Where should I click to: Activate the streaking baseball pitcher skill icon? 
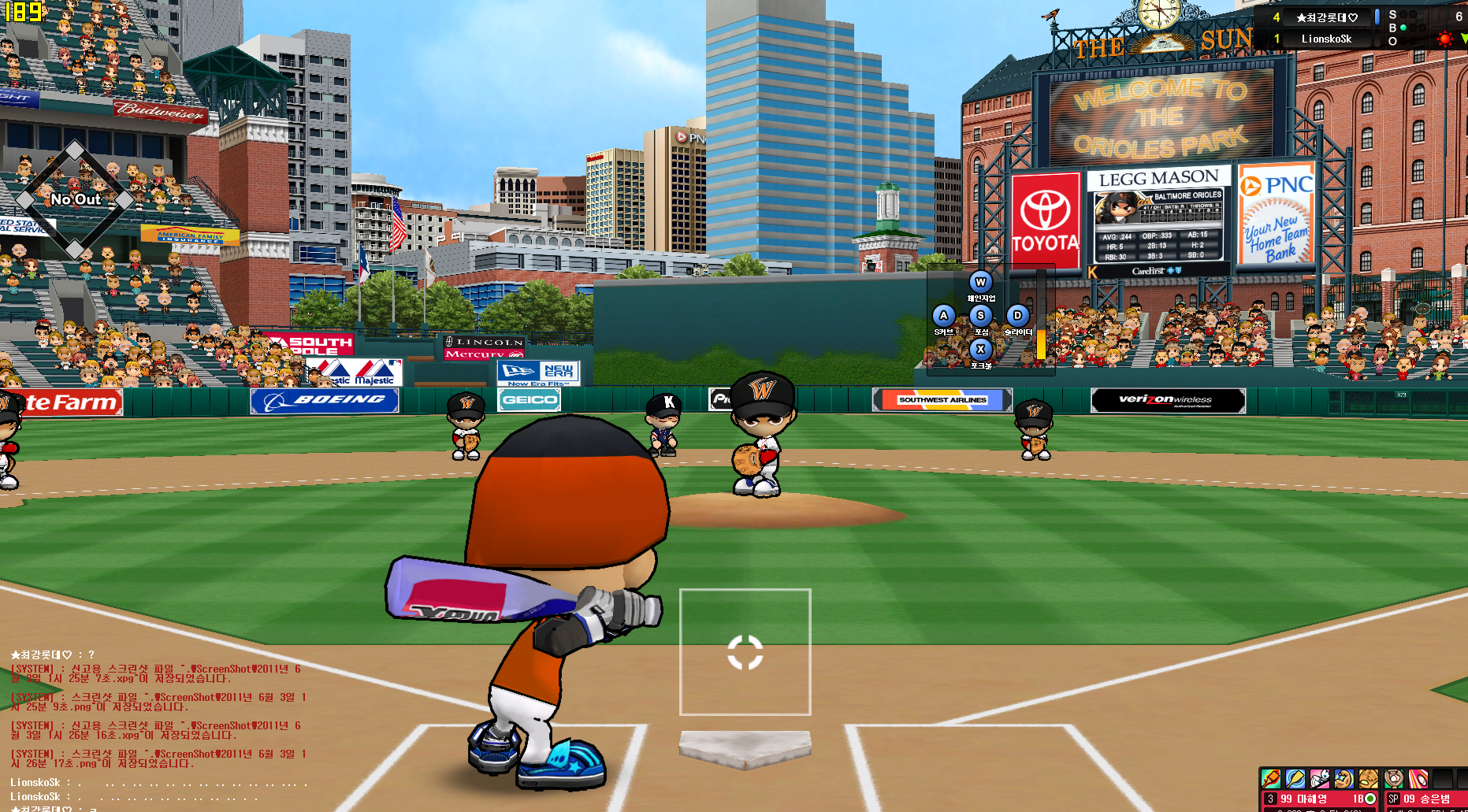pyautogui.click(x=1418, y=779)
